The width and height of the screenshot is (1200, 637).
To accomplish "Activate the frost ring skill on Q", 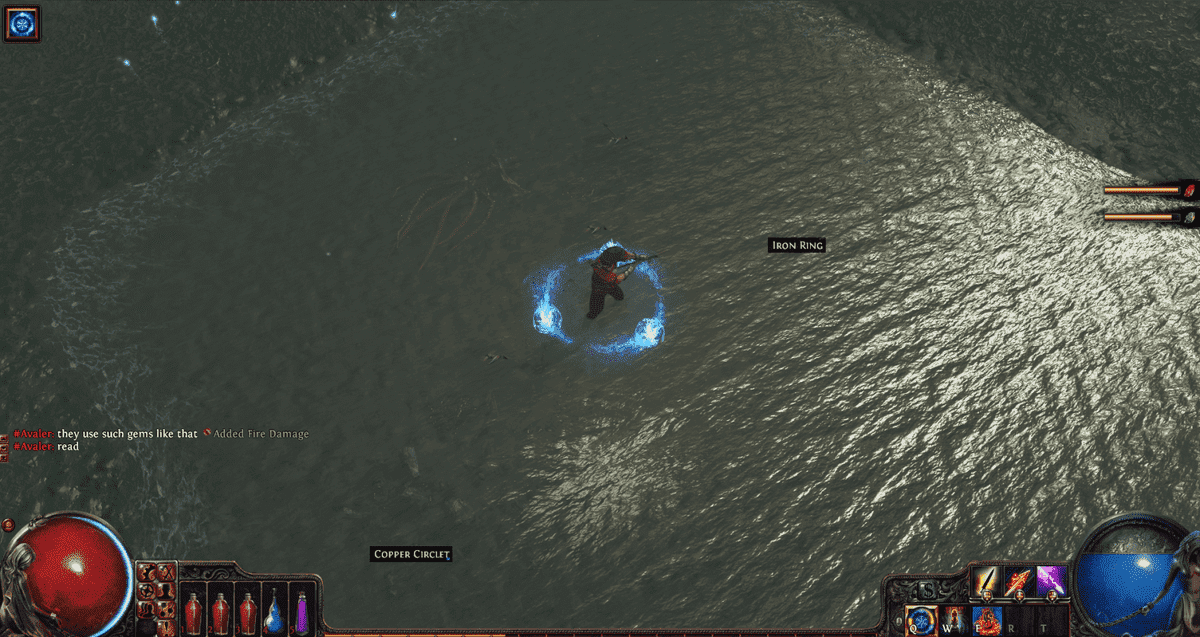I will tap(921, 621).
